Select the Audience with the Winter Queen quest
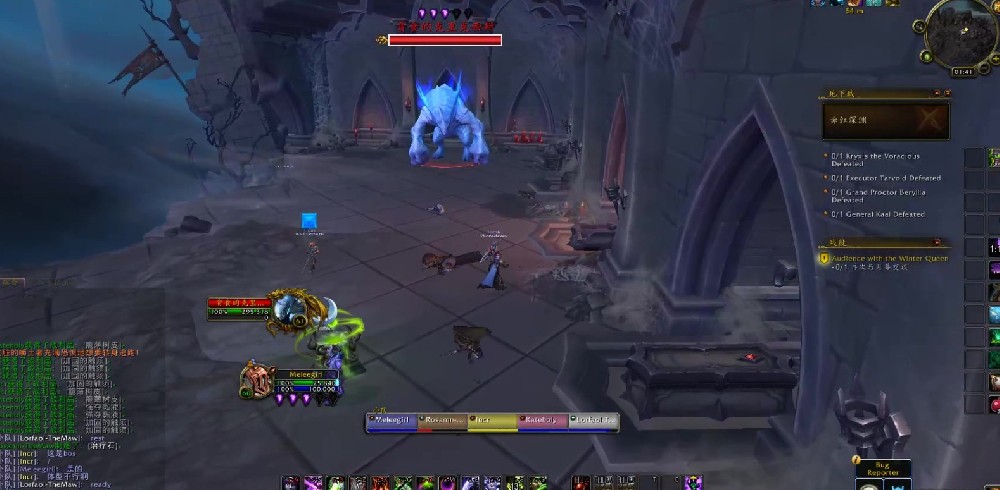Screen dimensions: 1000x490 tap(886, 258)
